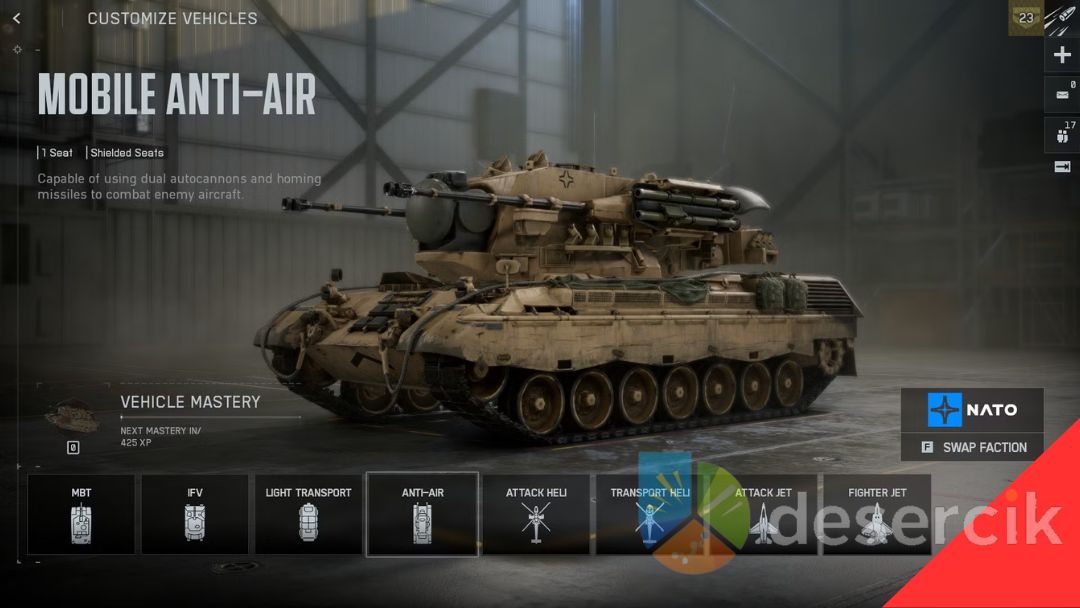Open the Attack Heli category
1080x608 pixels.
click(537, 514)
